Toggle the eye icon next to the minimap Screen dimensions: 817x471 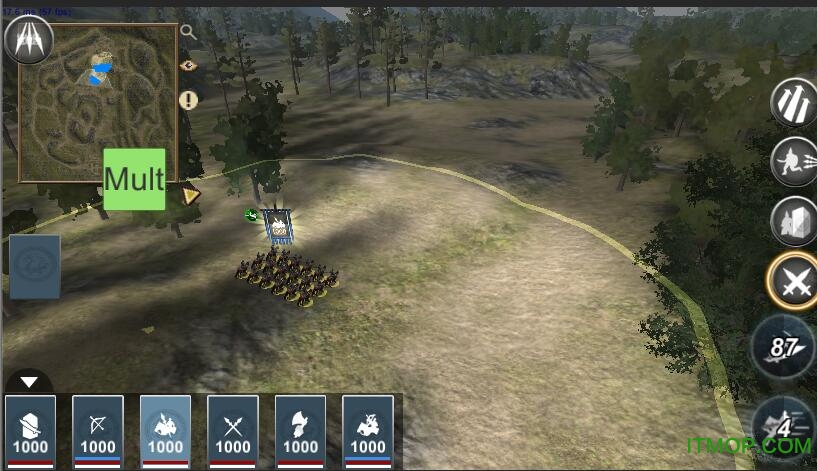pos(187,66)
